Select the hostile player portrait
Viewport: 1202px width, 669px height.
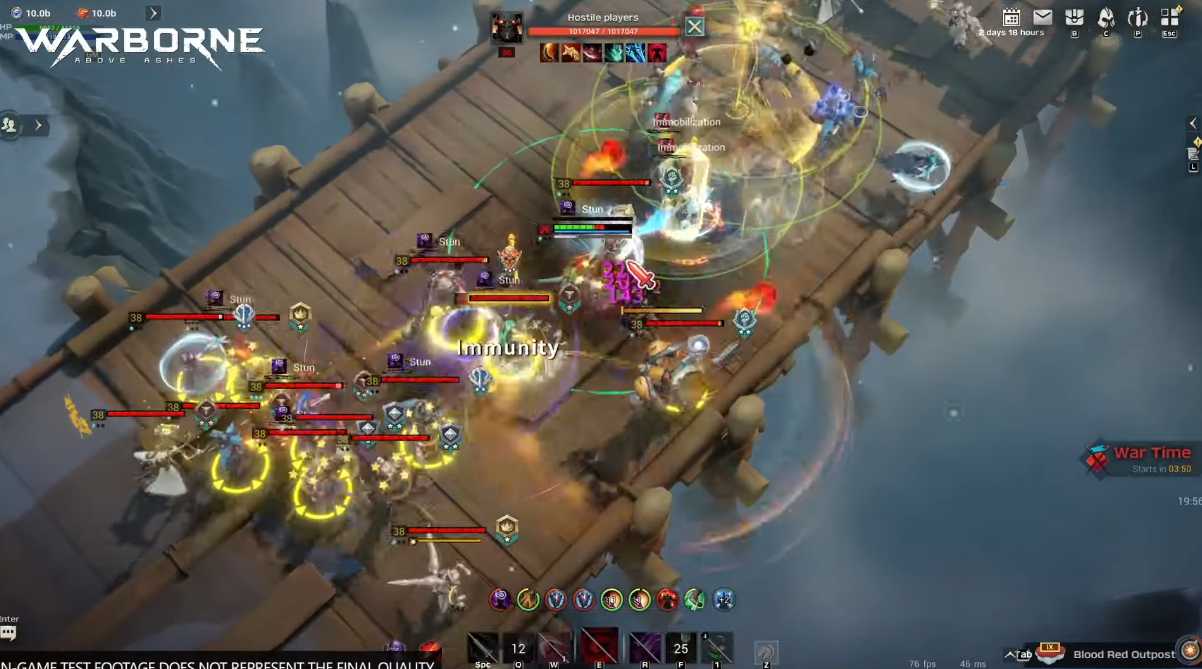[507, 27]
